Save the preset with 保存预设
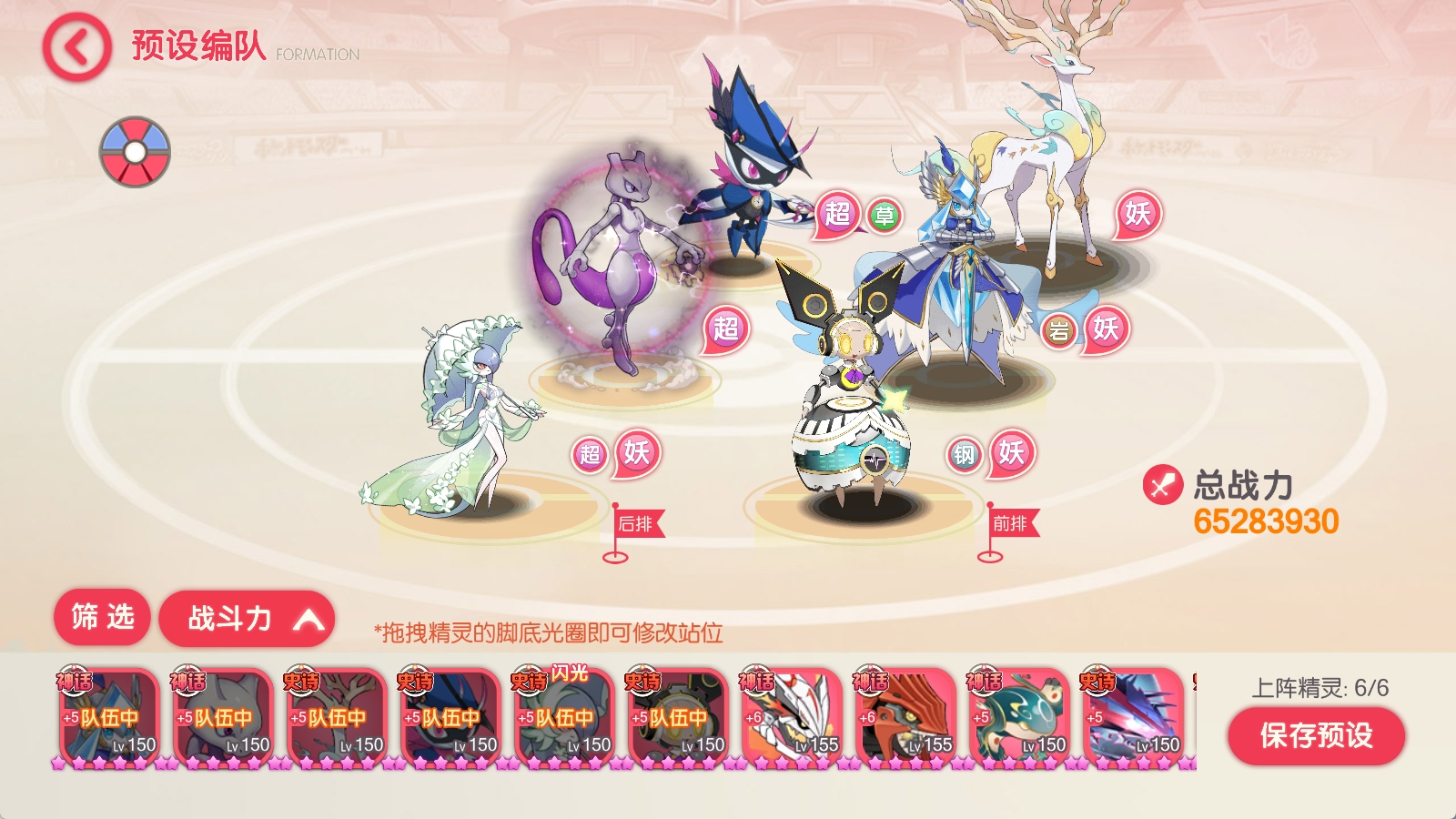Viewport: 1456px width, 819px height. (x=1315, y=735)
